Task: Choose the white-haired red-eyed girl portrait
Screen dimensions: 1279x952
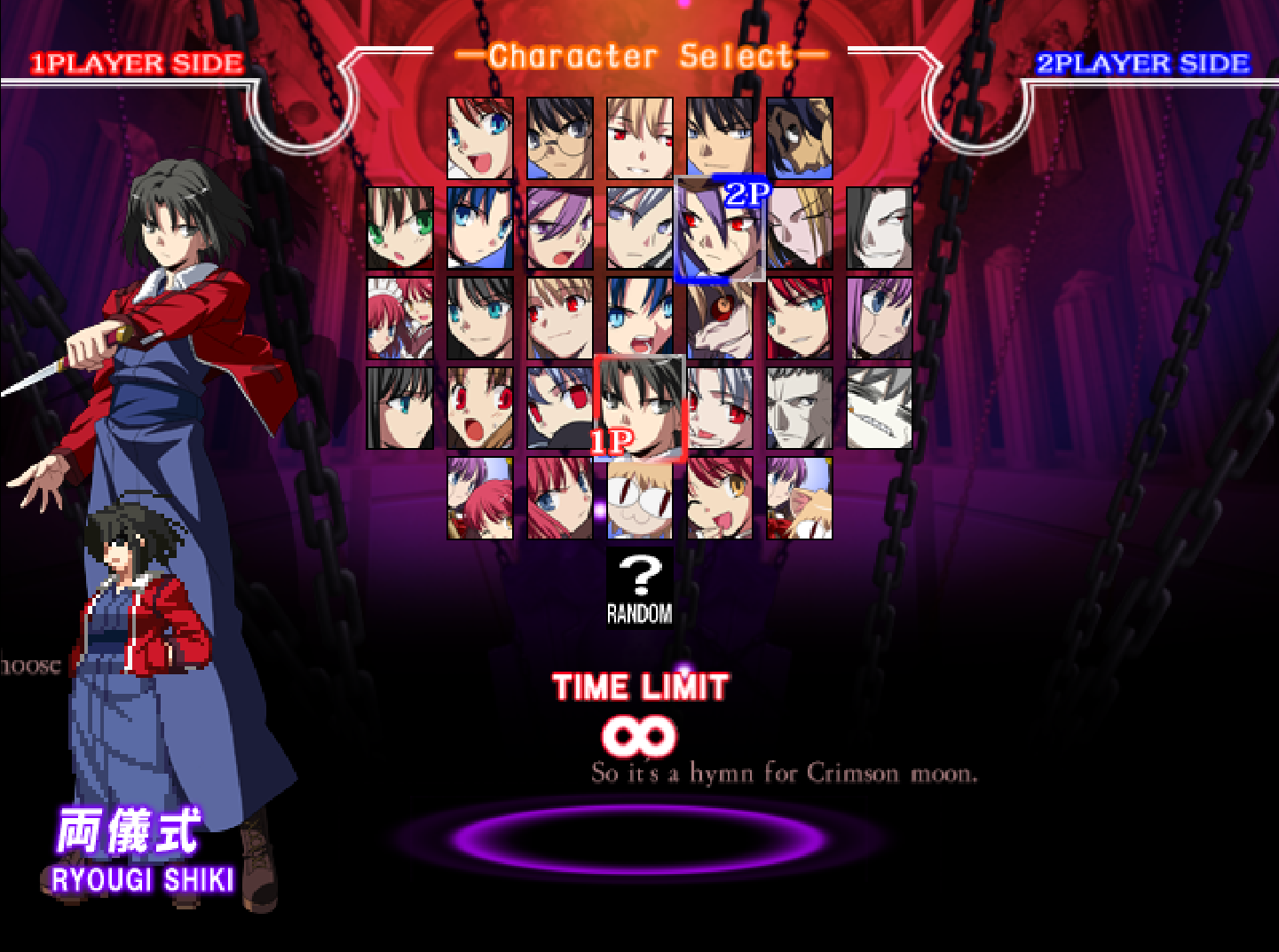Action: pos(719,408)
